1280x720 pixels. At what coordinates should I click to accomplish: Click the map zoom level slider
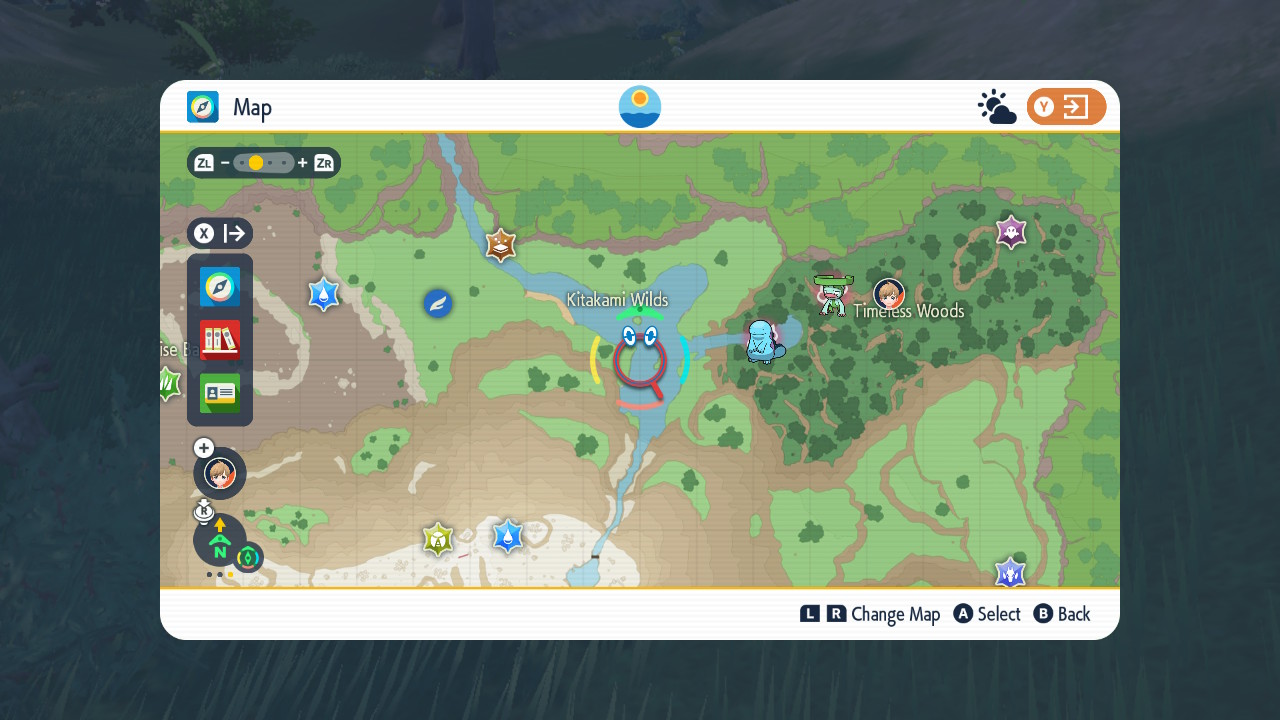[264, 163]
